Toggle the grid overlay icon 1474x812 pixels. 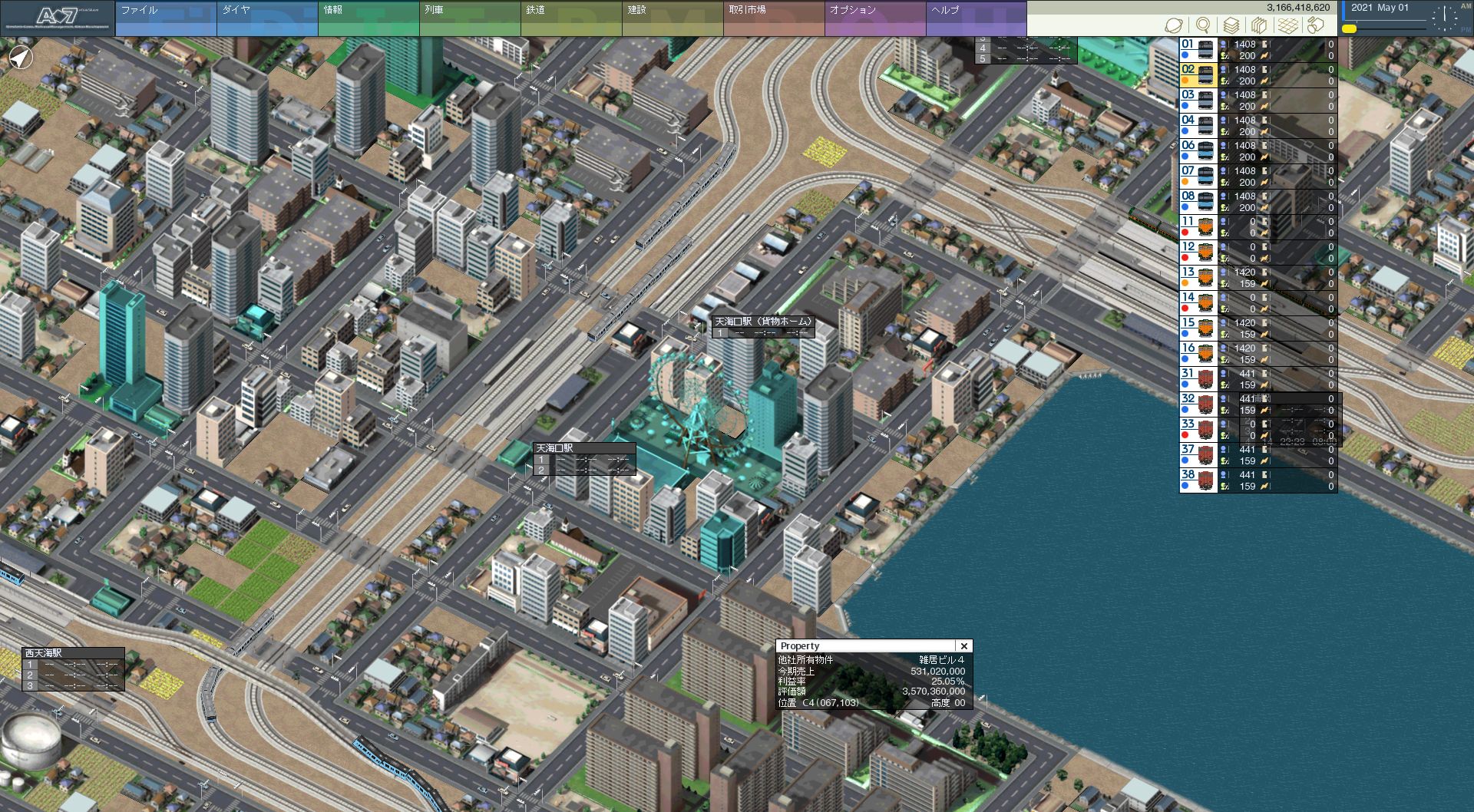(1288, 25)
